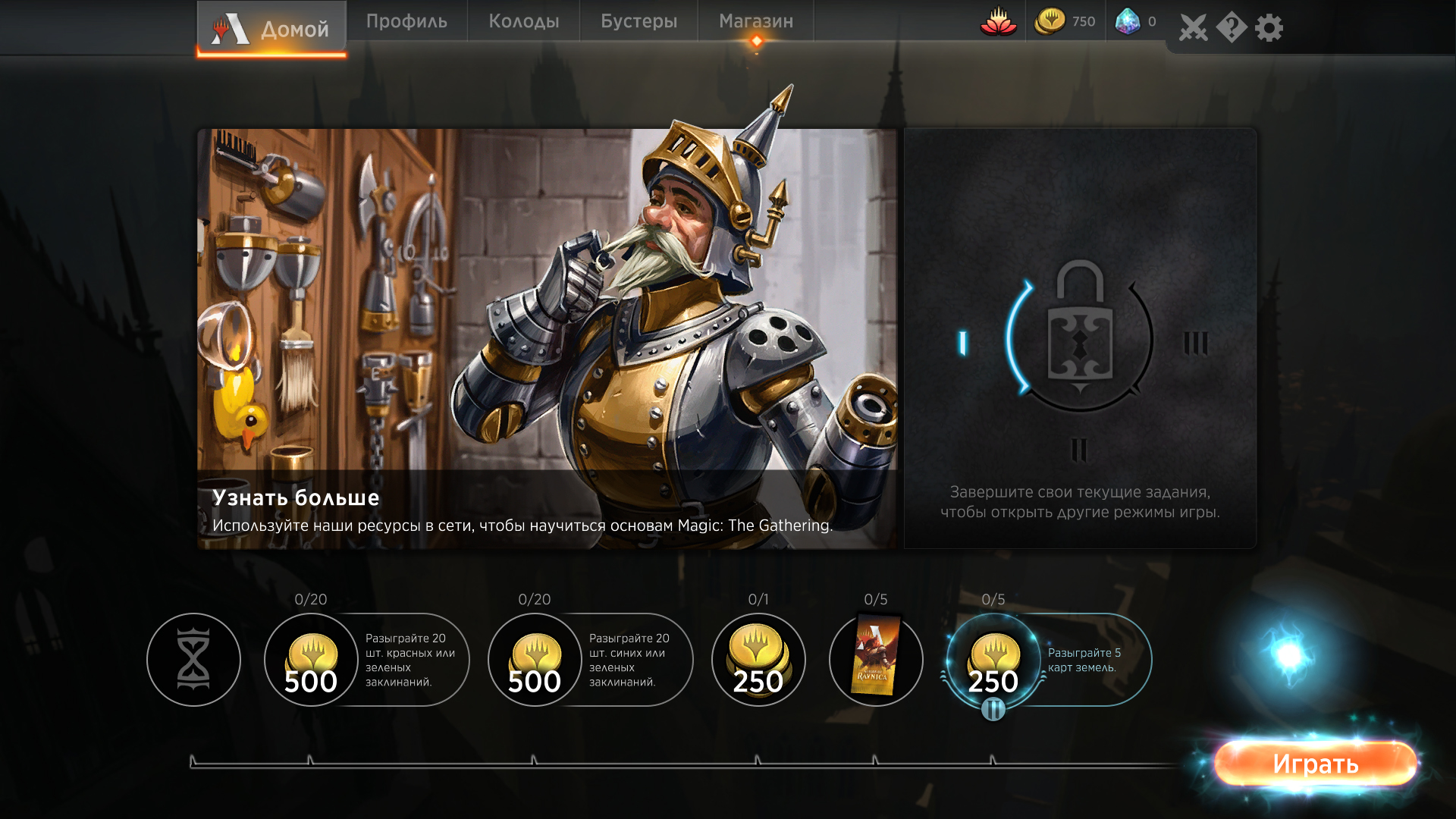Viewport: 1456px width, 819px height.
Task: Select the 0/1 quest worth 250 gold
Action: tap(758, 660)
